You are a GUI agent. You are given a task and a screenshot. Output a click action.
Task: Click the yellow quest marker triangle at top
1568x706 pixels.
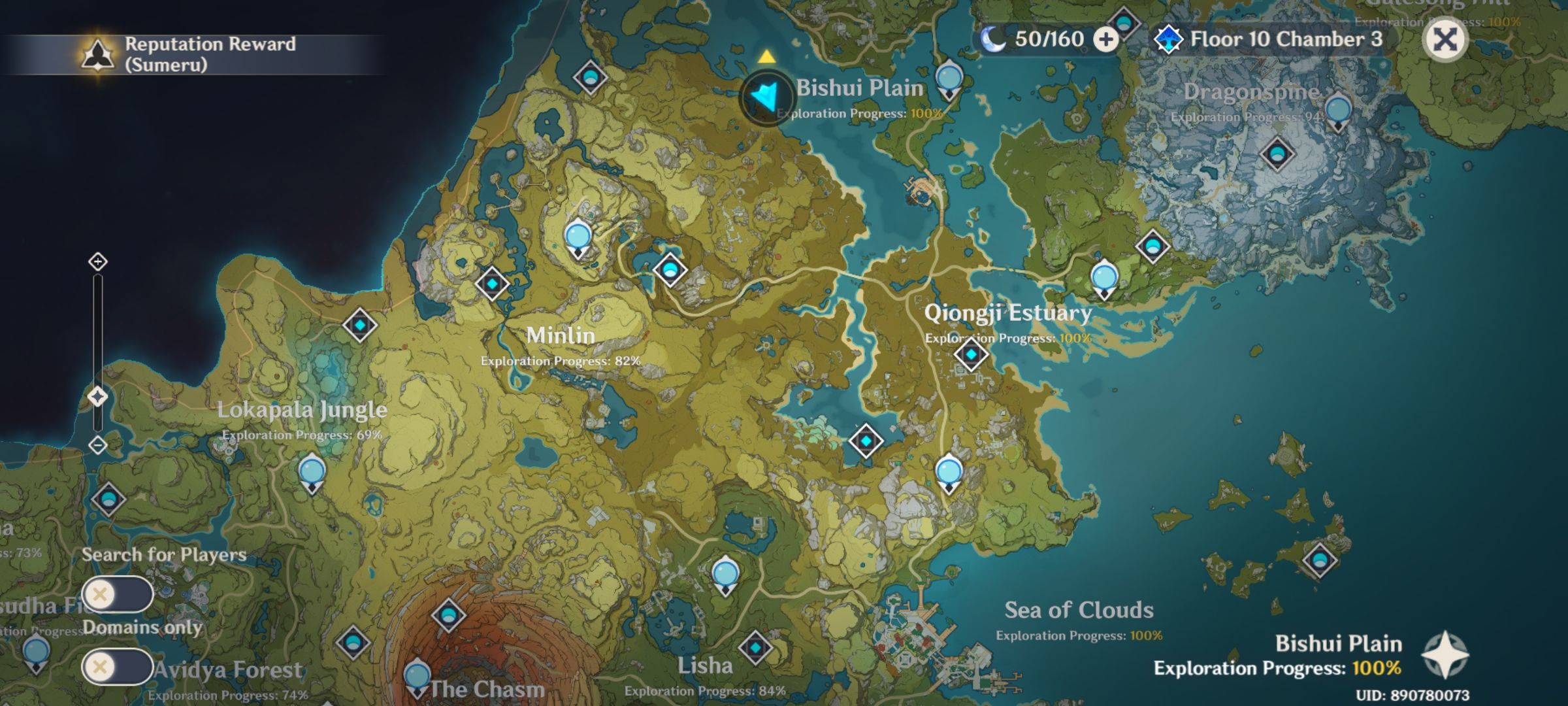(766, 58)
